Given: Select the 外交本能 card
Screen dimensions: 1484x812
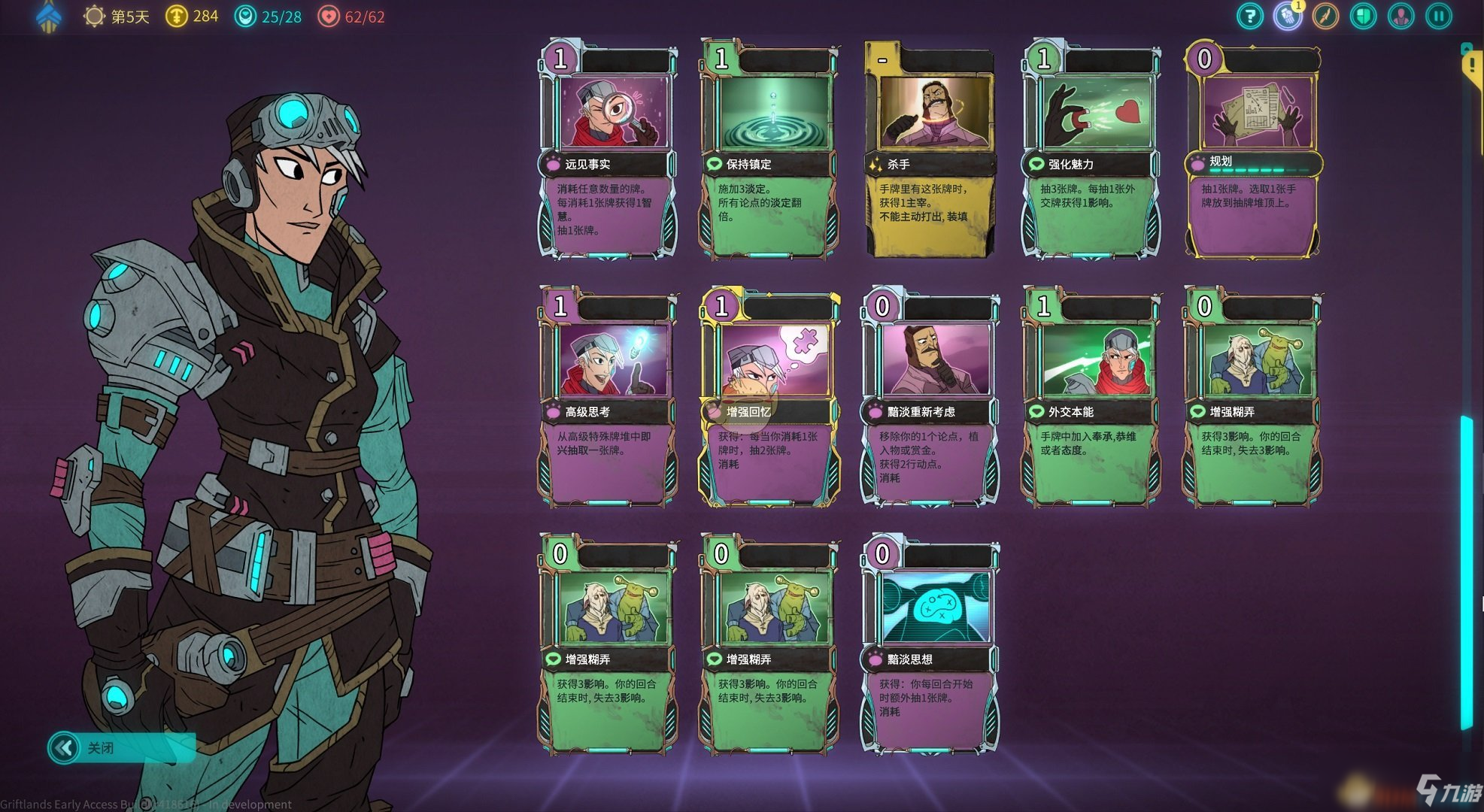Looking at the screenshot, I should 1091,398.
